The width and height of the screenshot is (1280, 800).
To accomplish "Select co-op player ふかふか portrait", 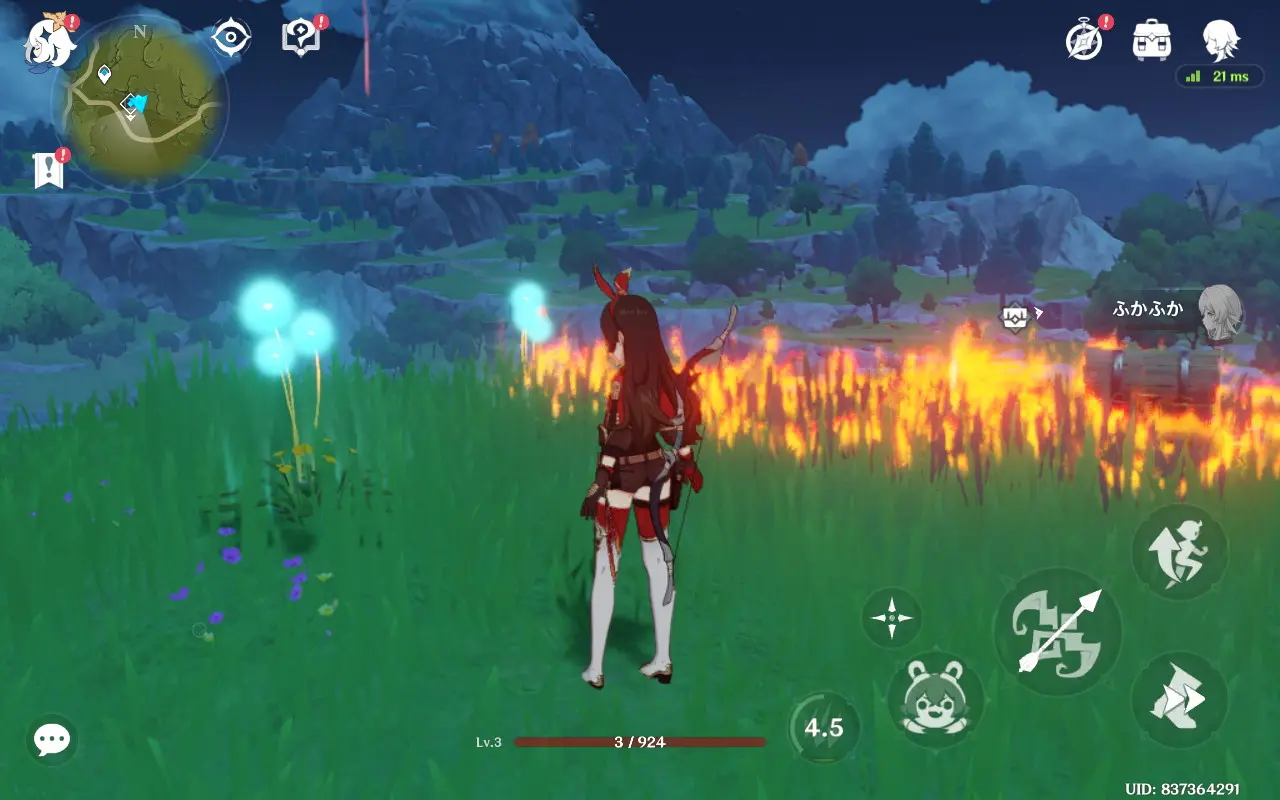I will pyautogui.click(x=1220, y=310).
